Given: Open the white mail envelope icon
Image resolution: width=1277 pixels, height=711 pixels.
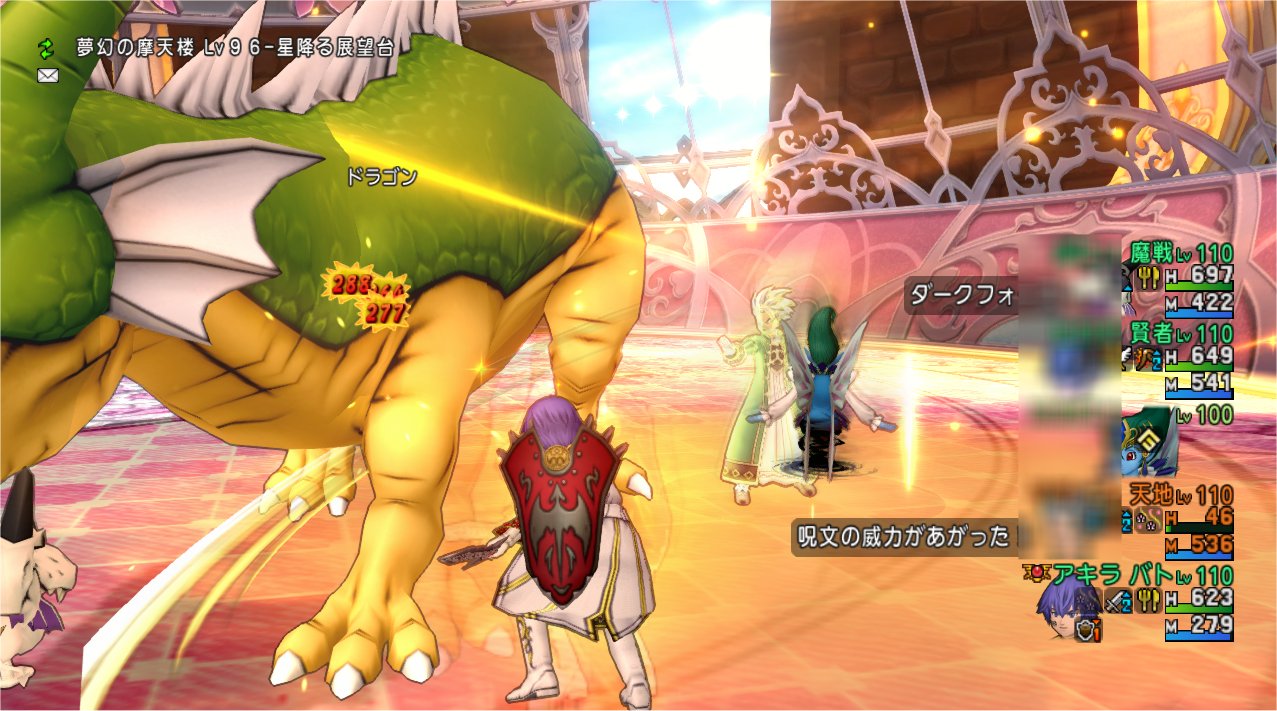Looking at the screenshot, I should tap(47, 76).
